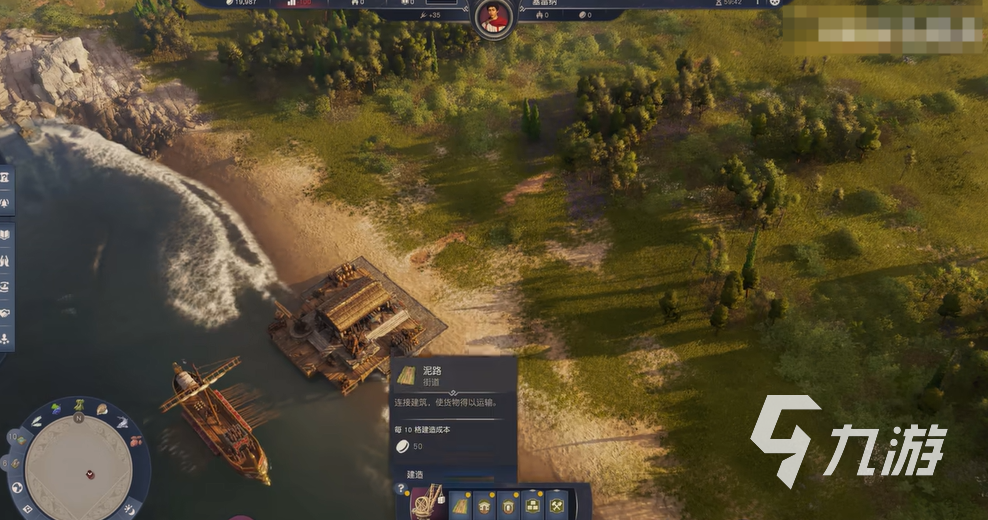Select the eye icon in side menu
Image resolution: width=988 pixels, height=520 pixels.
[x=6, y=286]
